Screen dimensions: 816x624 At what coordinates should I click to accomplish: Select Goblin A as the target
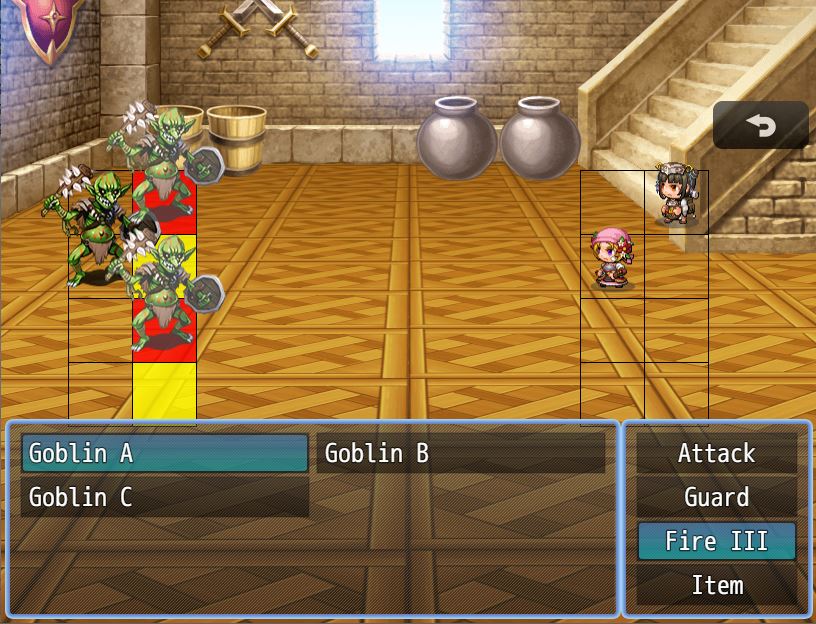[x=164, y=453]
